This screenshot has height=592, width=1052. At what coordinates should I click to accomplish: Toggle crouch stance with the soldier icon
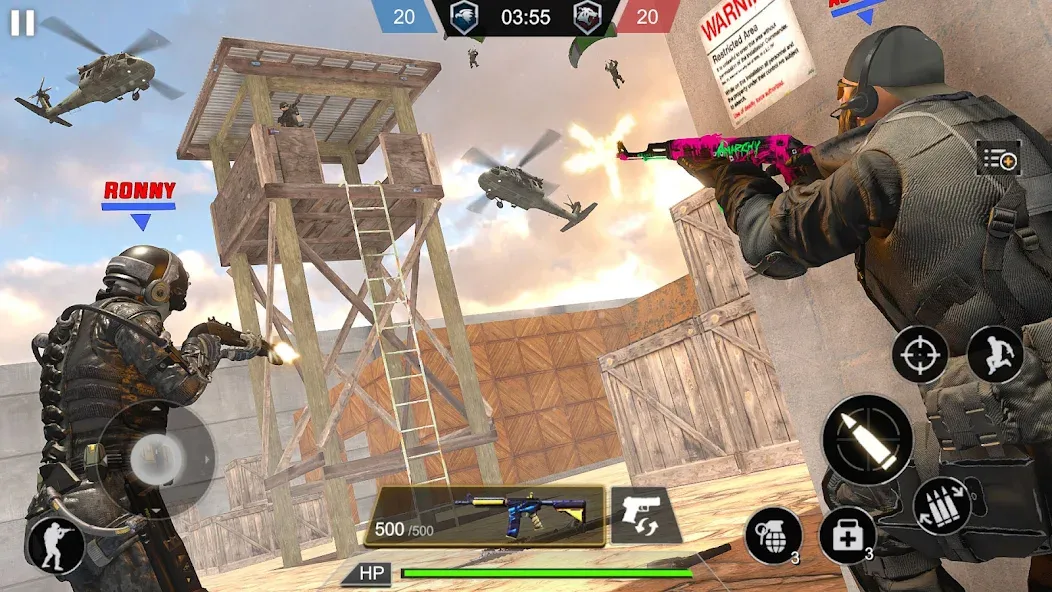click(x=56, y=545)
